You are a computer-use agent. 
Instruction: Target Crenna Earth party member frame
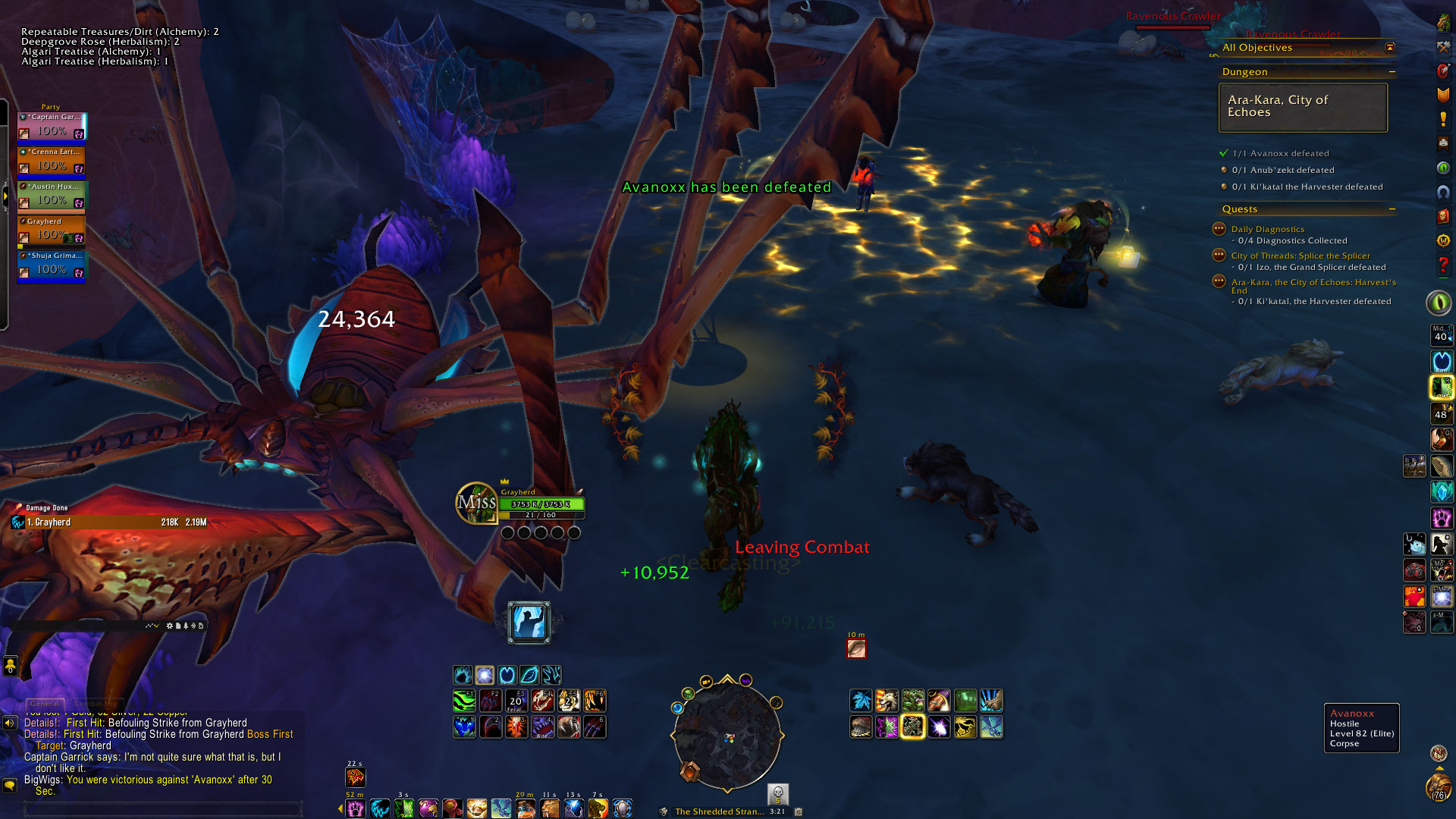pos(52,161)
